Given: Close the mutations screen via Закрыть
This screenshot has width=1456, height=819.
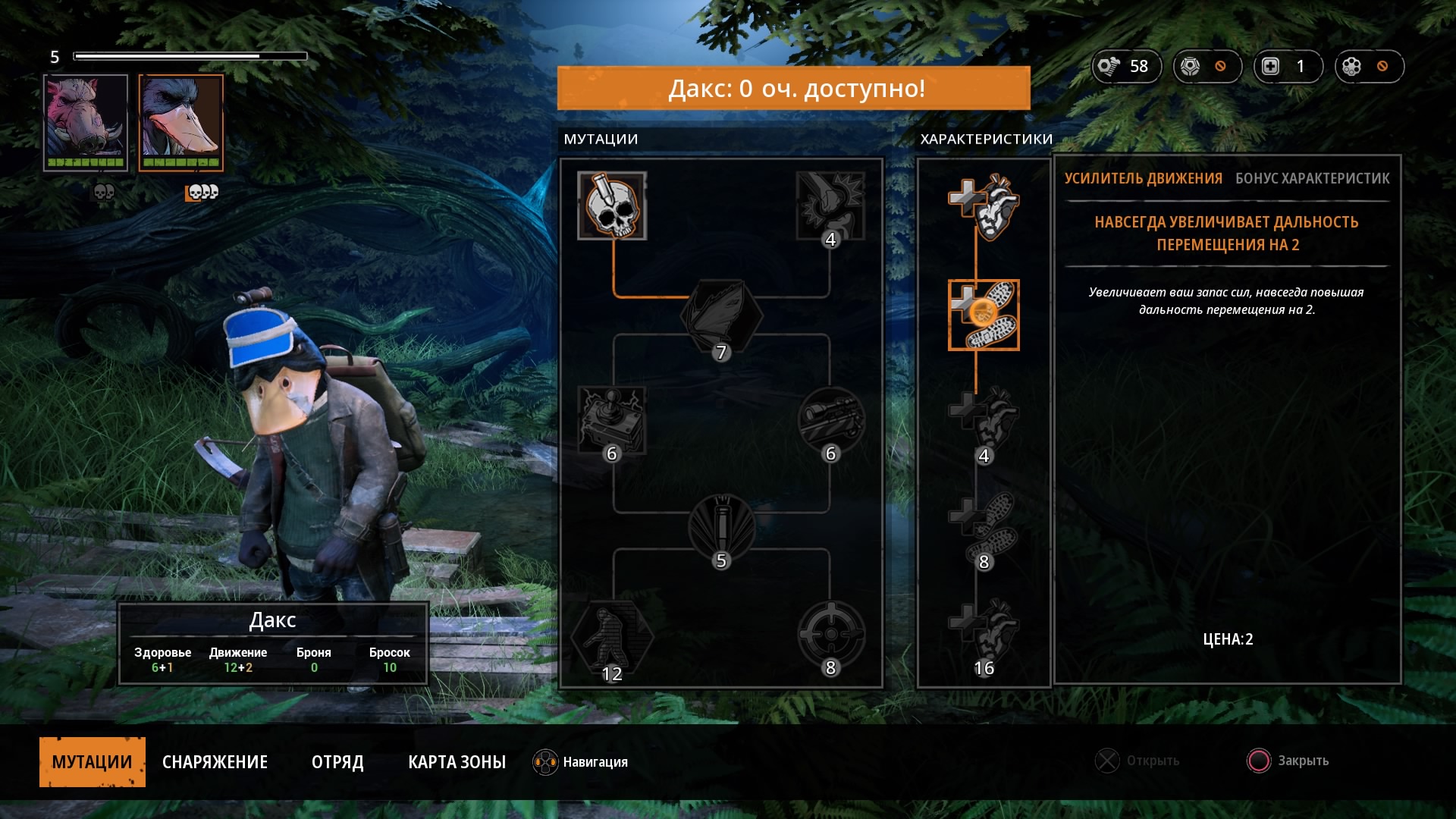Looking at the screenshot, I should pyautogui.click(x=1288, y=761).
